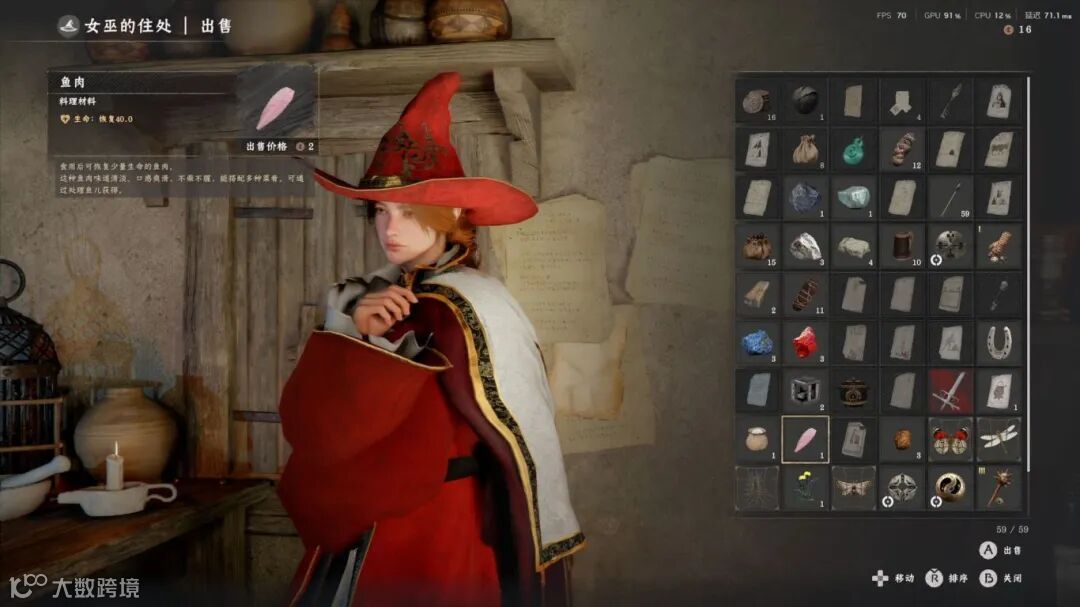Viewport: 1080px width, 607px height.
Task: Choose the spiked mace weapon slot
Action: pyautogui.click(x=999, y=487)
